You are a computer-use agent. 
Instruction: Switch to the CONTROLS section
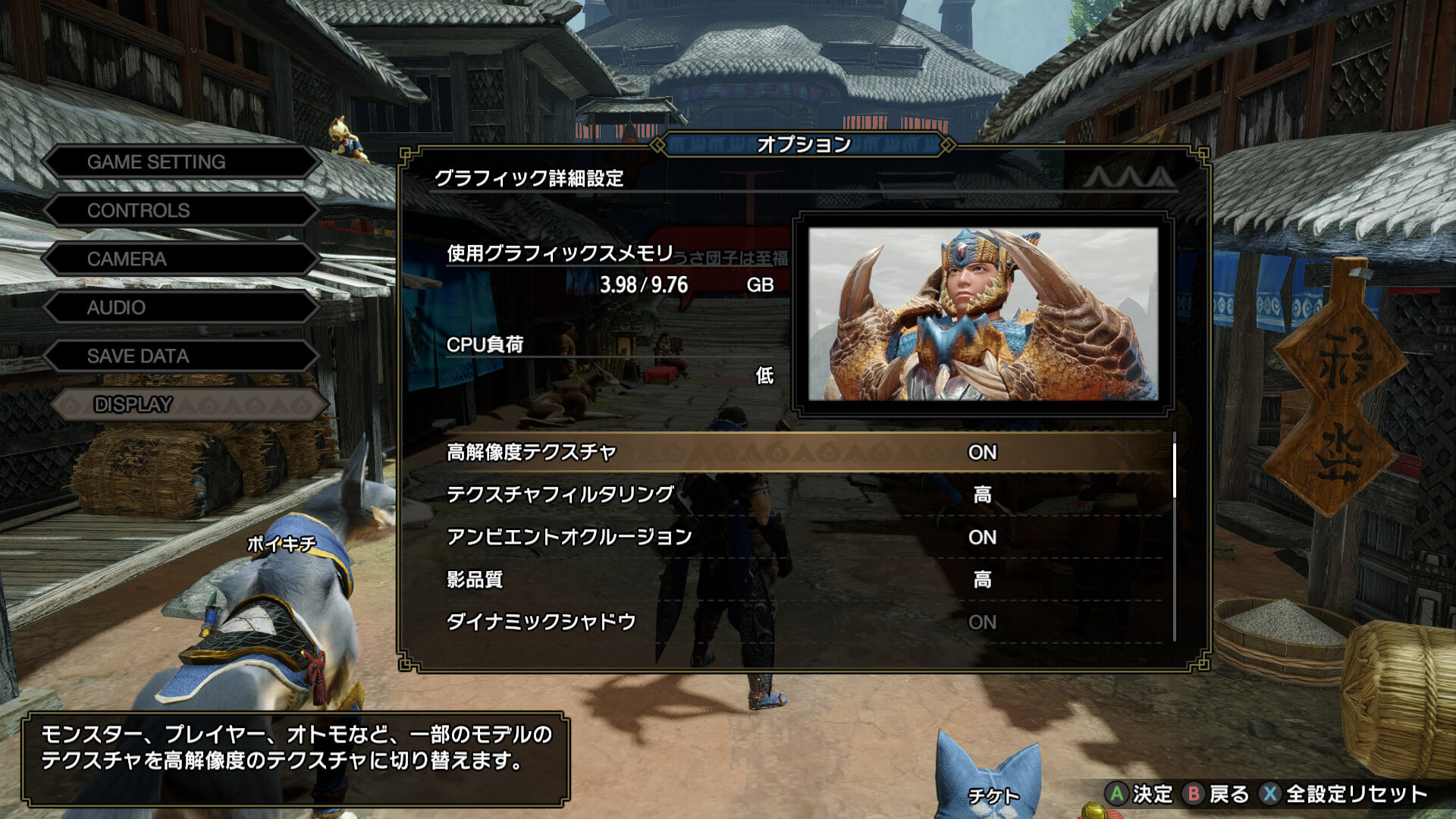(180, 211)
